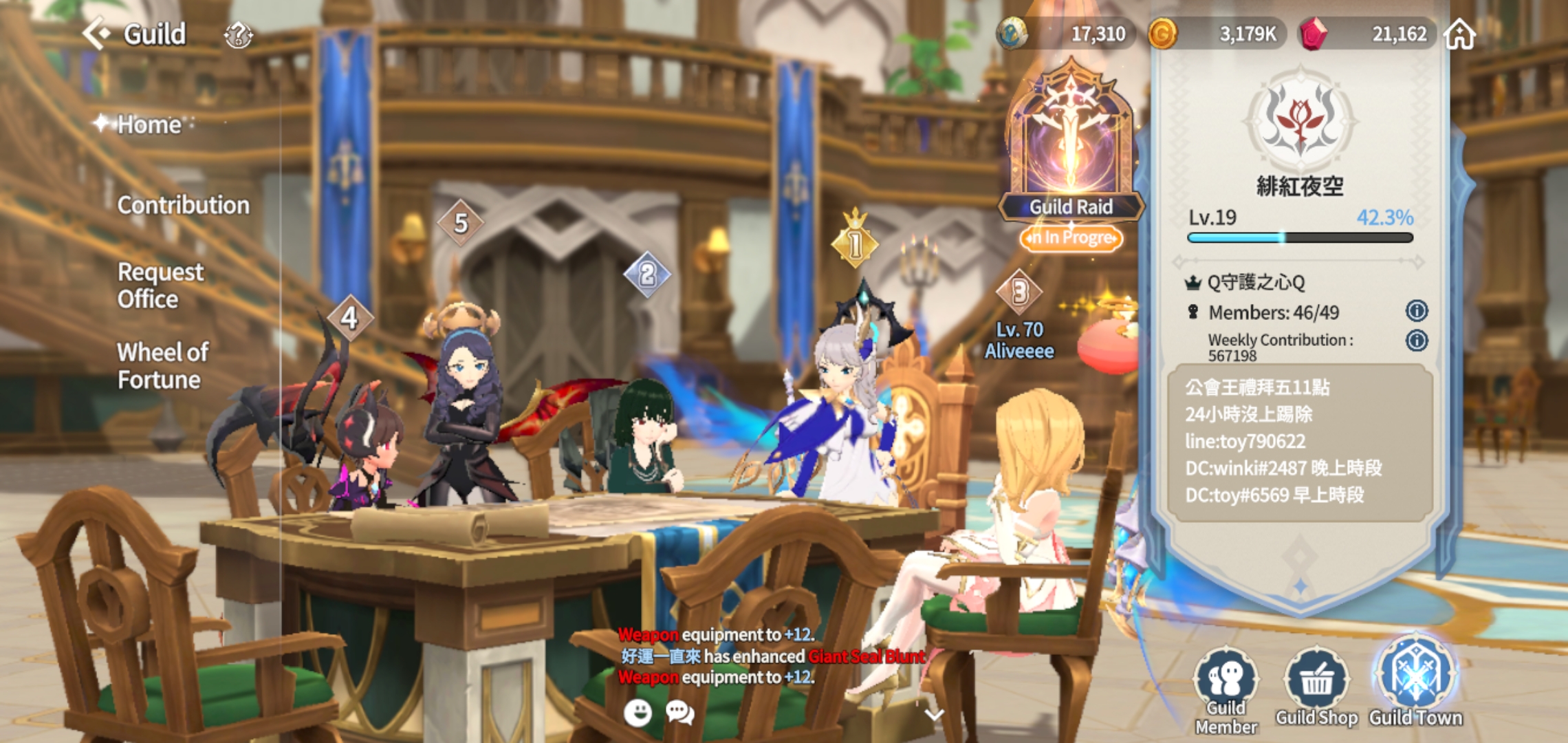
Task: Open Wheel of Fortune
Action: pyautogui.click(x=162, y=365)
